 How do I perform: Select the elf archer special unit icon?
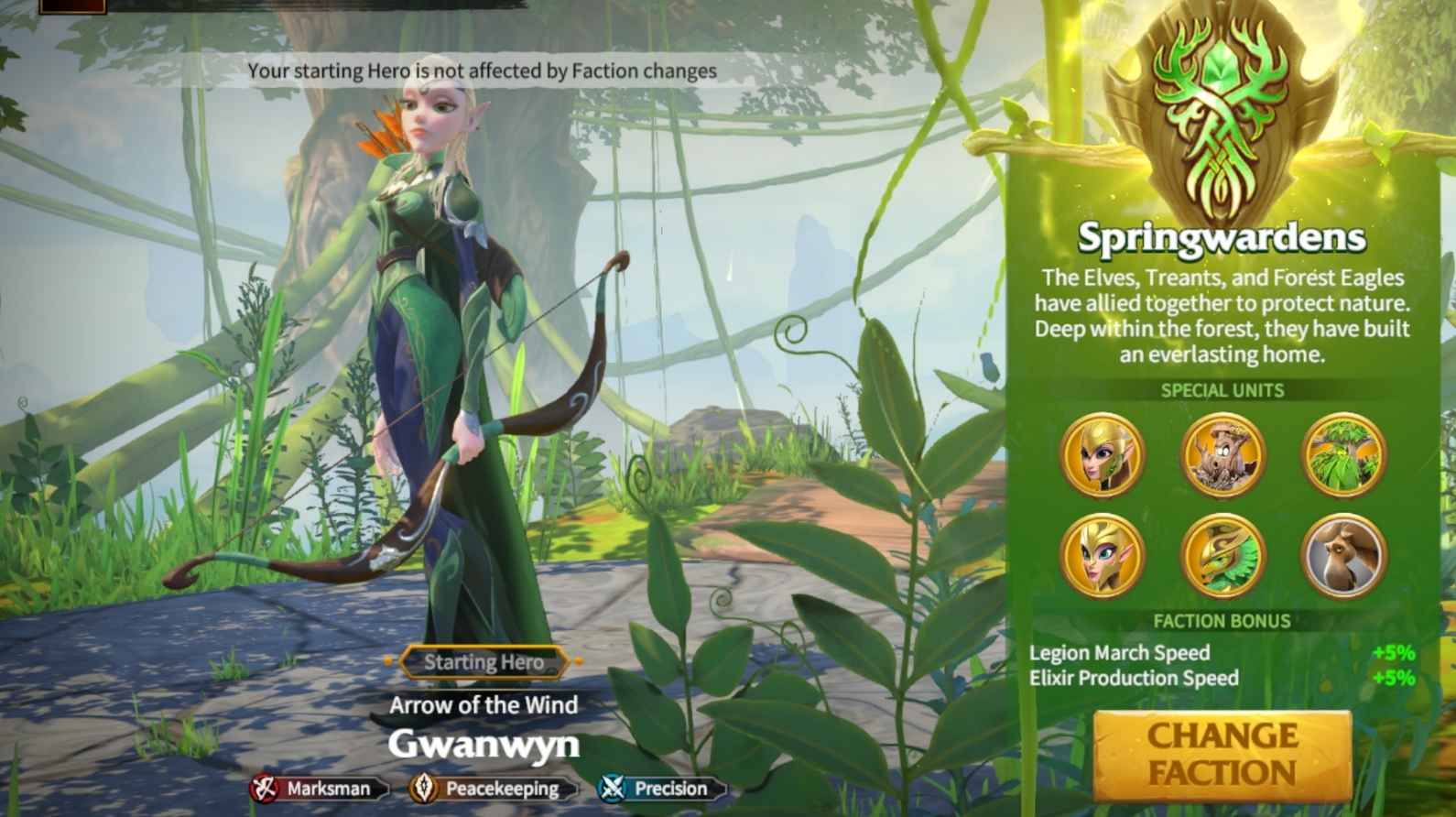pos(1103,456)
